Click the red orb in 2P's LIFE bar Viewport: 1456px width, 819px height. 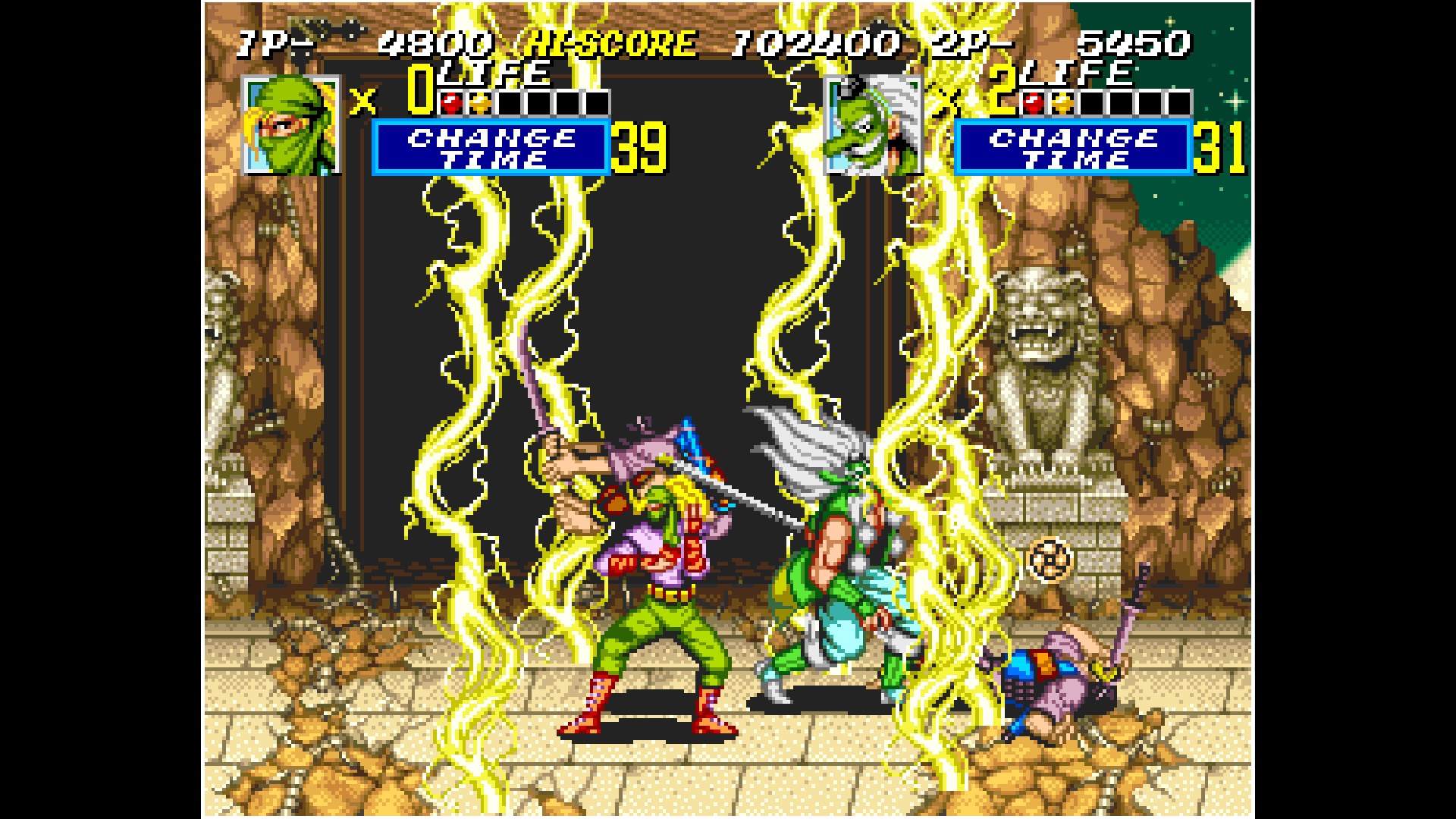click(x=1033, y=100)
